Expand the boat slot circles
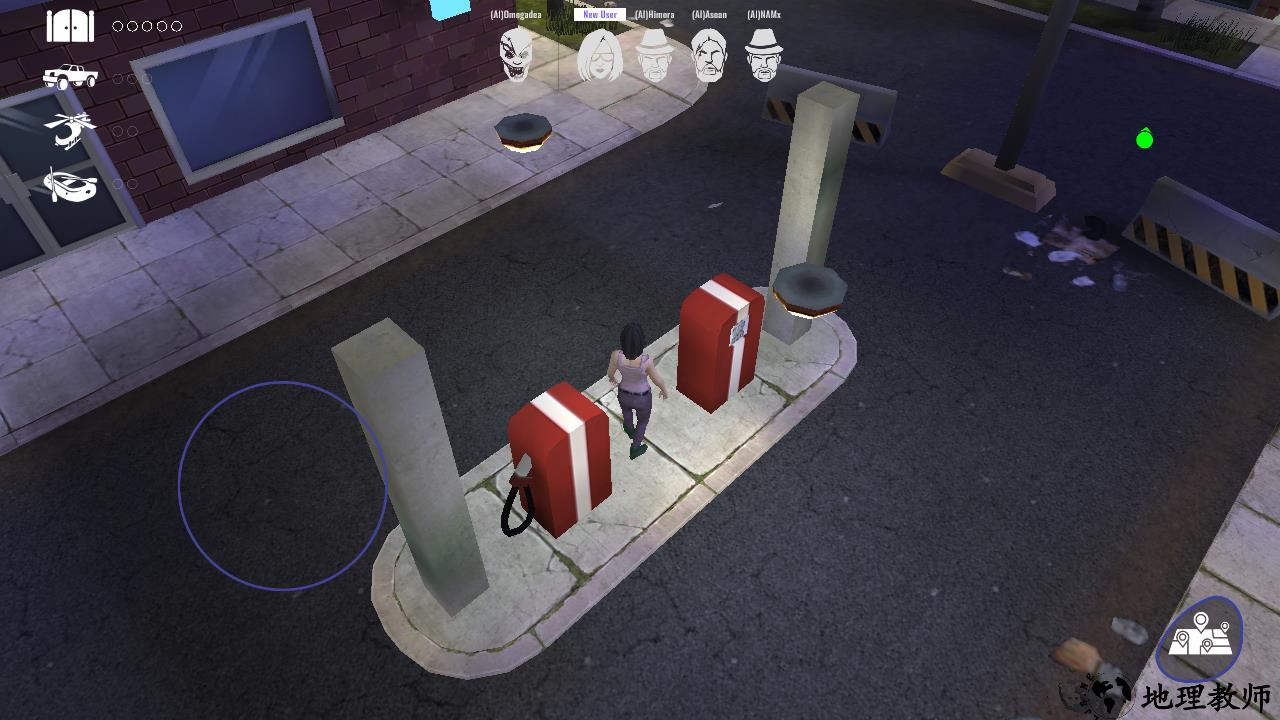Screen dimensions: 1280x720 coord(125,185)
